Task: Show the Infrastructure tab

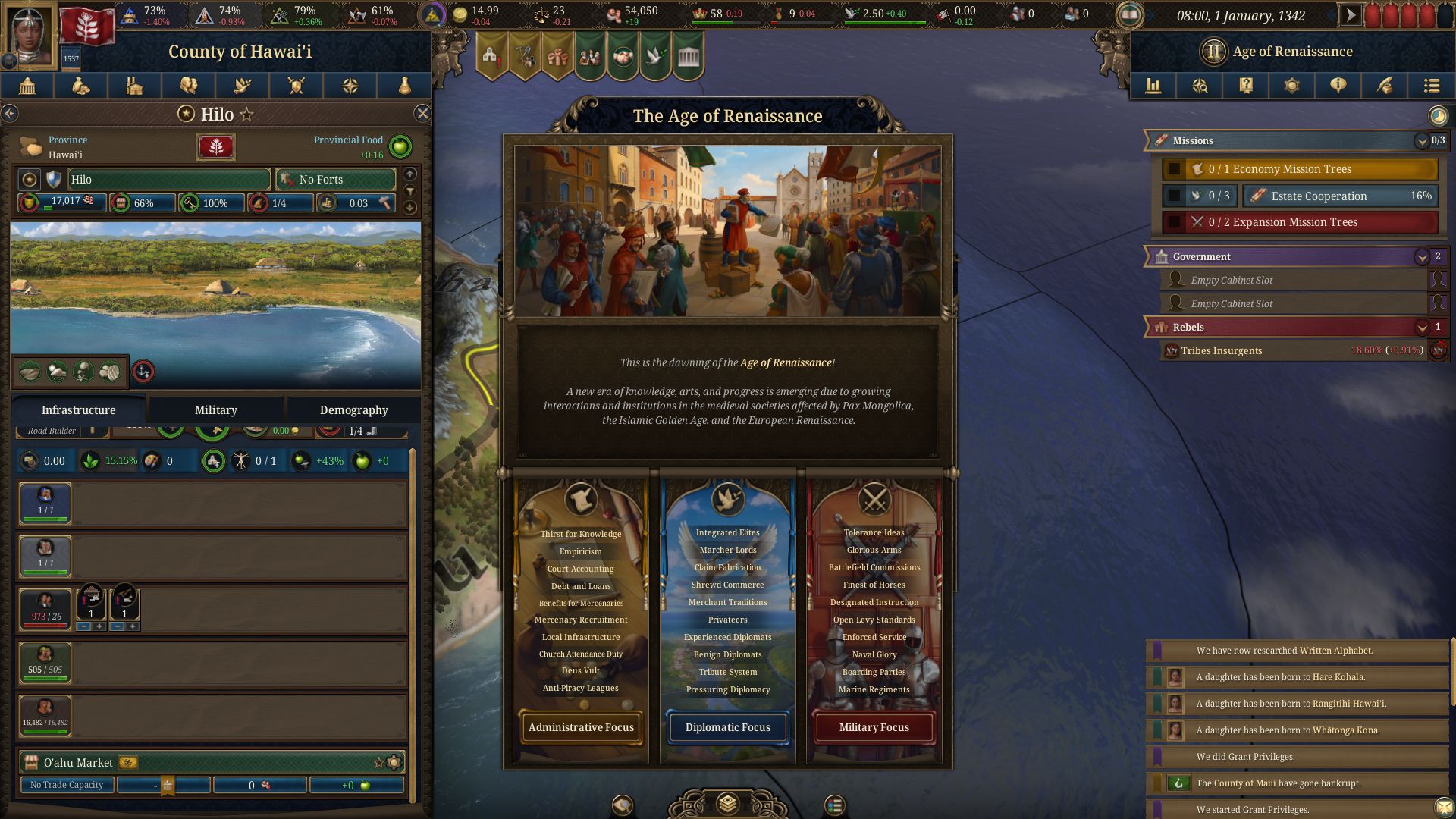Action: point(78,410)
